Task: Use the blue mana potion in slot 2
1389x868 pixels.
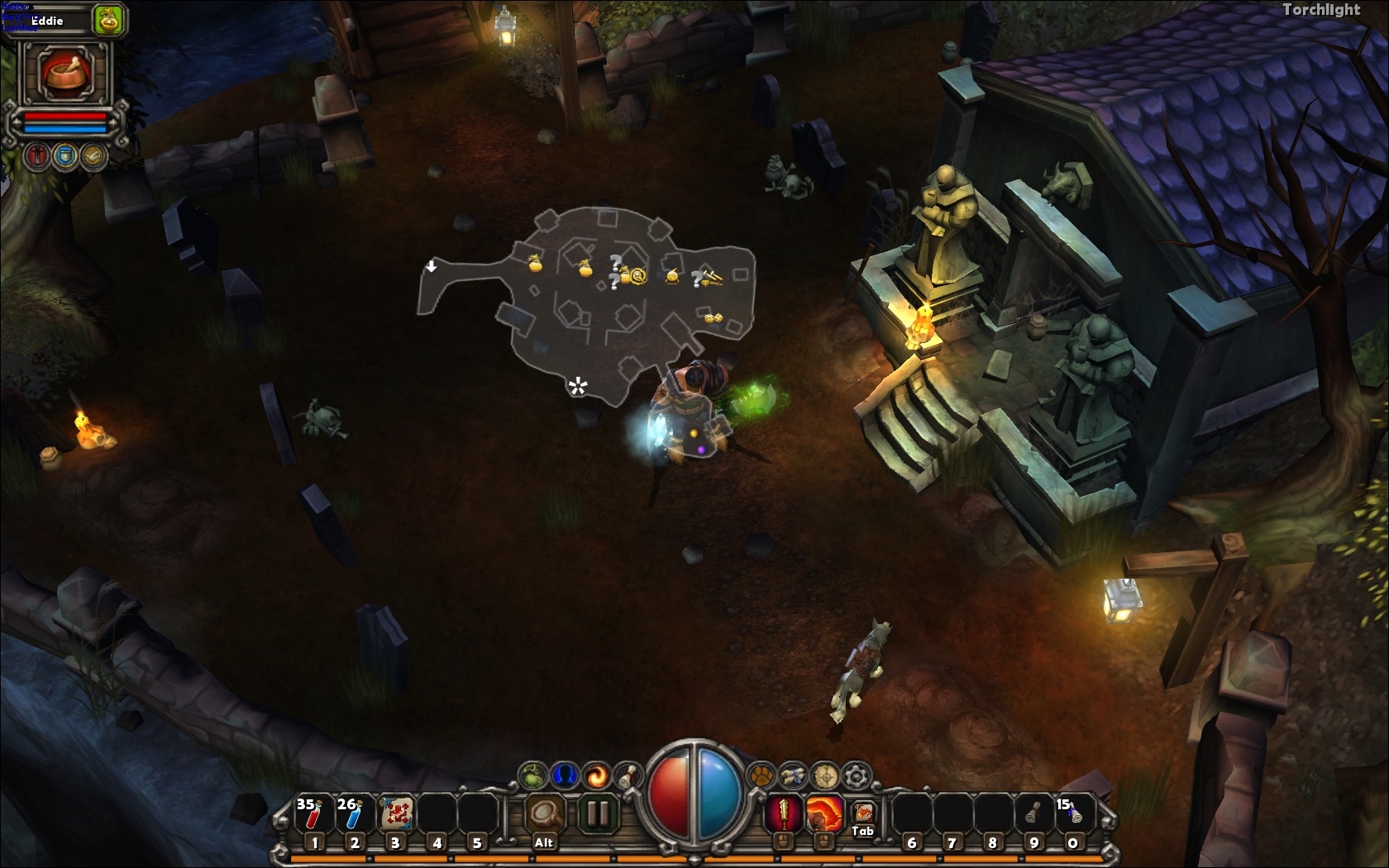Action: pyautogui.click(x=354, y=814)
